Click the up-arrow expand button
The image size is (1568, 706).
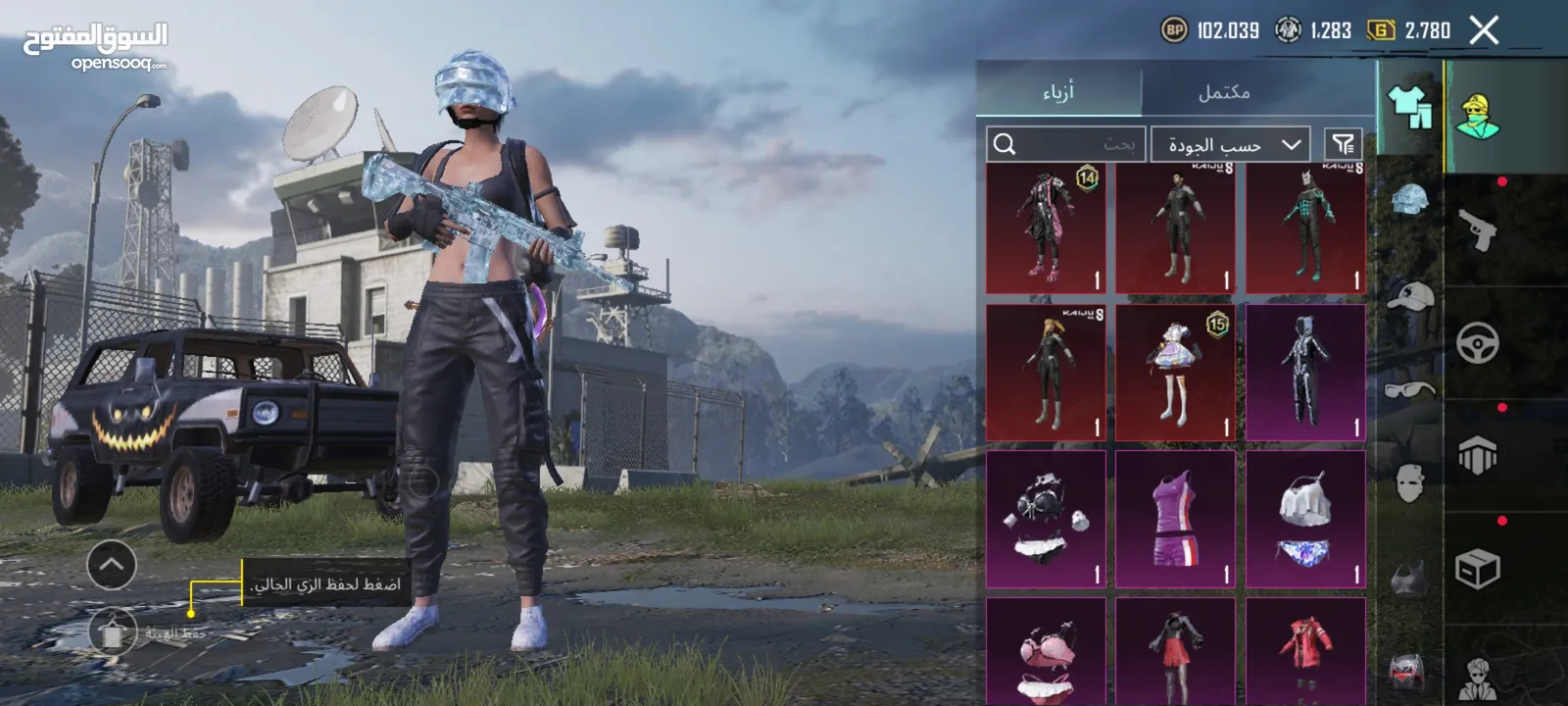pos(112,565)
